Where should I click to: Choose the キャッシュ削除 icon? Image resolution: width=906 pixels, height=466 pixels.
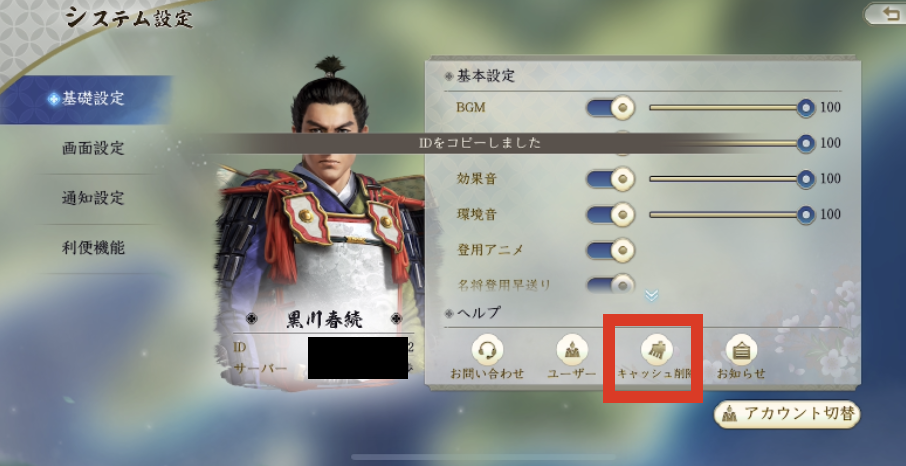(x=659, y=356)
